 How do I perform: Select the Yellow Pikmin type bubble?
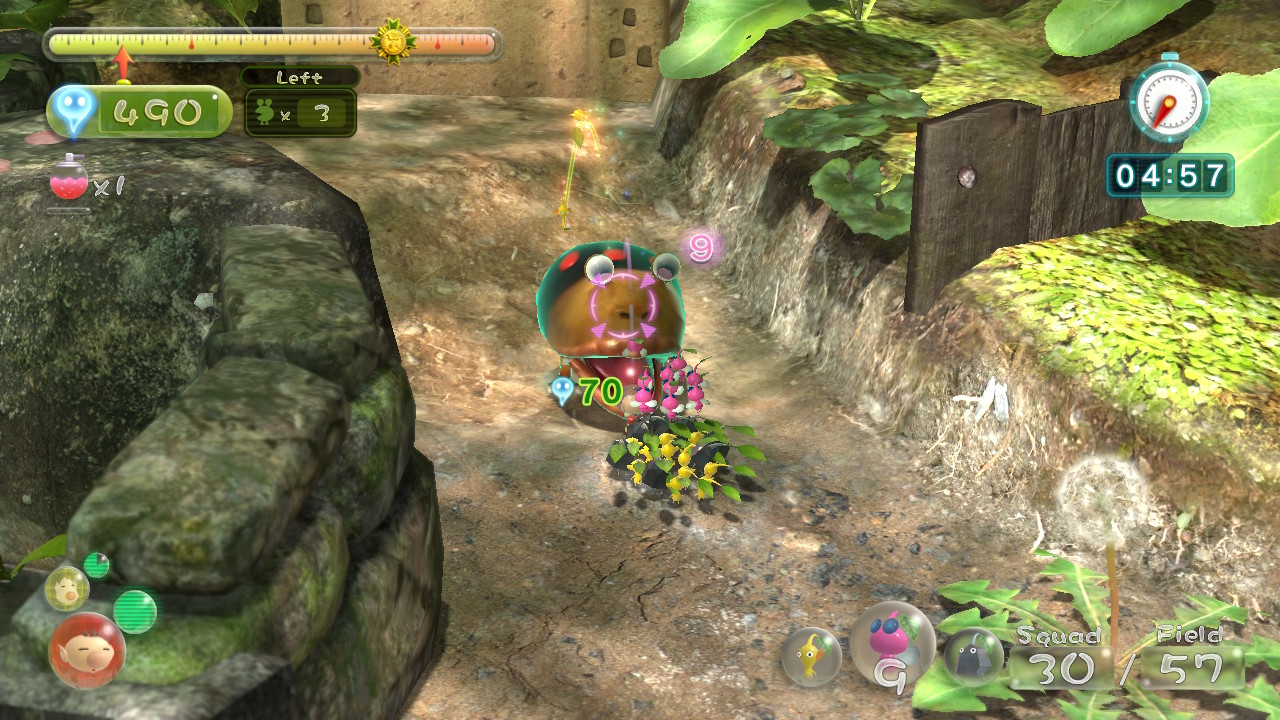[x=811, y=656]
